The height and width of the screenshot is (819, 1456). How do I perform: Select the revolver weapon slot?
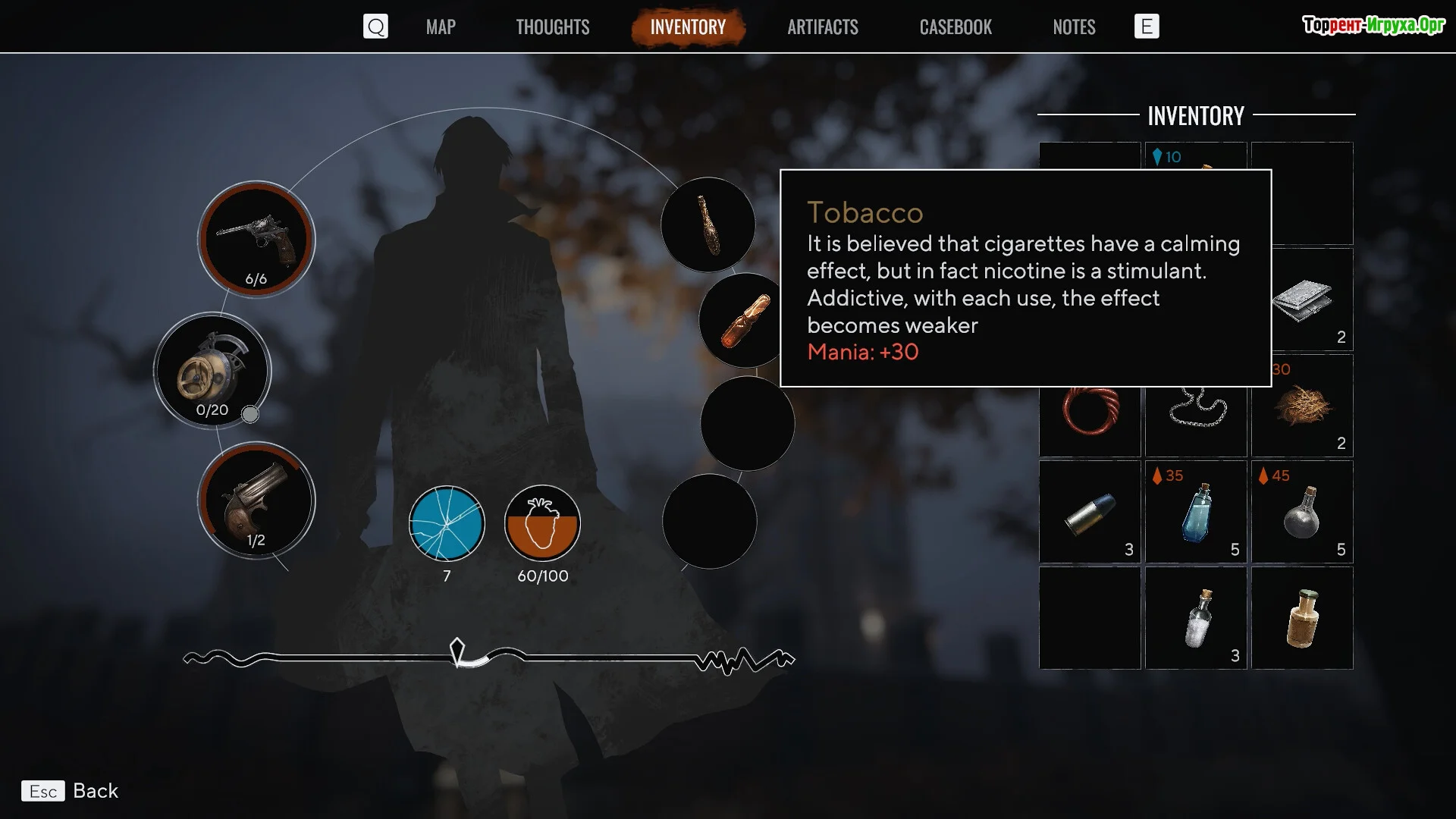(256, 240)
